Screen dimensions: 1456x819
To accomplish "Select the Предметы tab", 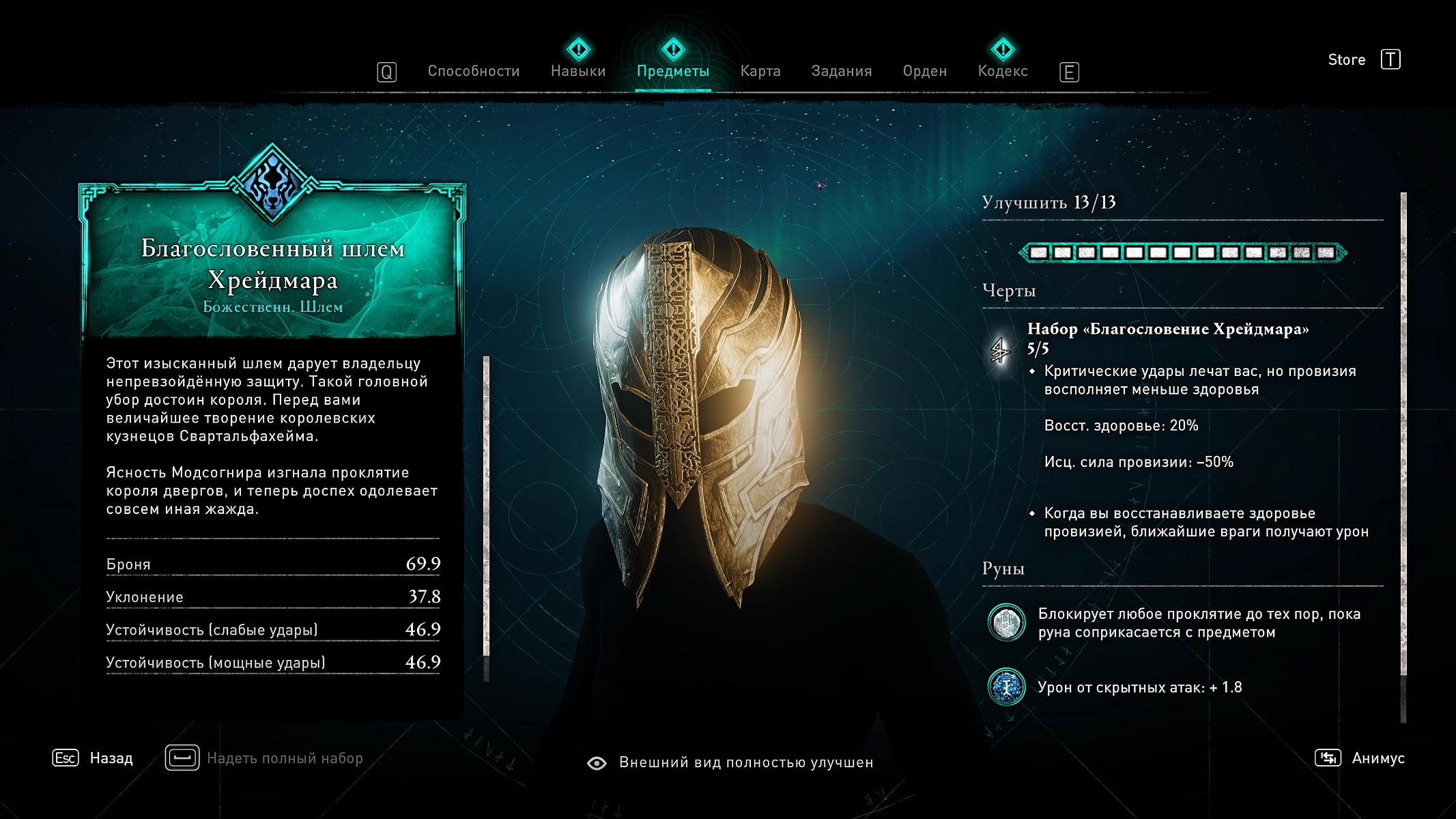I will click(672, 71).
